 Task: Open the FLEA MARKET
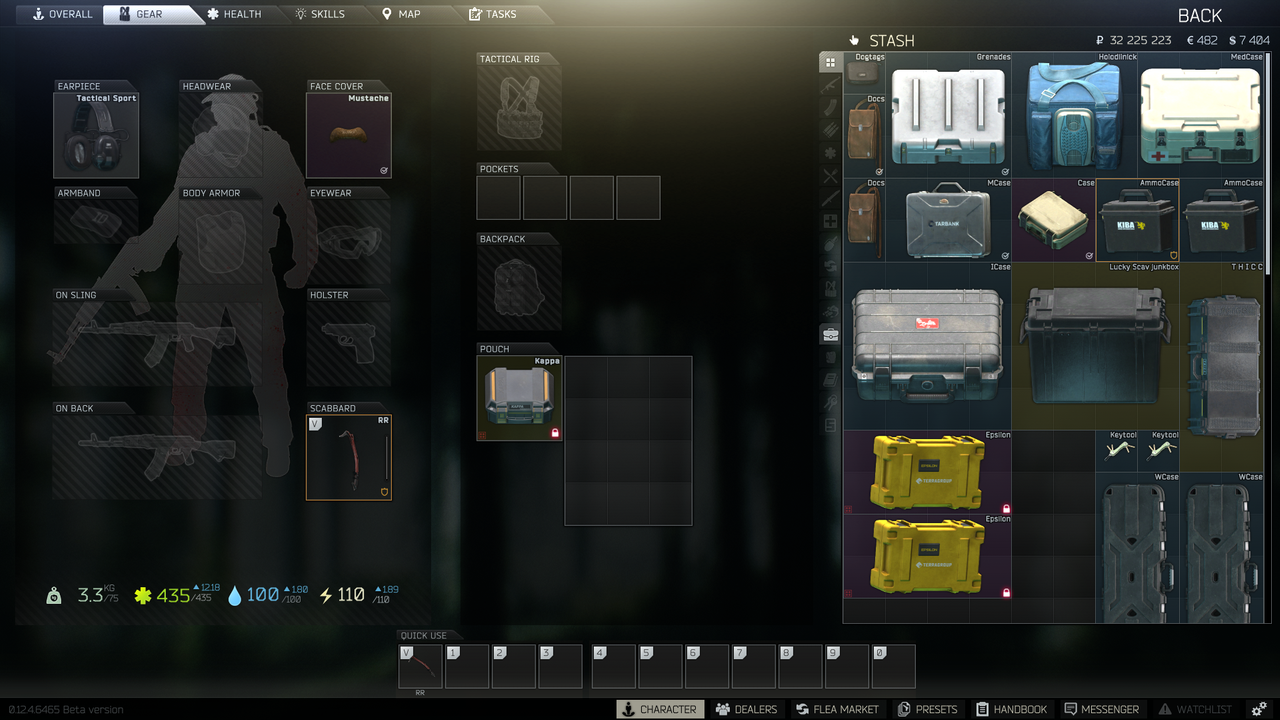837,709
